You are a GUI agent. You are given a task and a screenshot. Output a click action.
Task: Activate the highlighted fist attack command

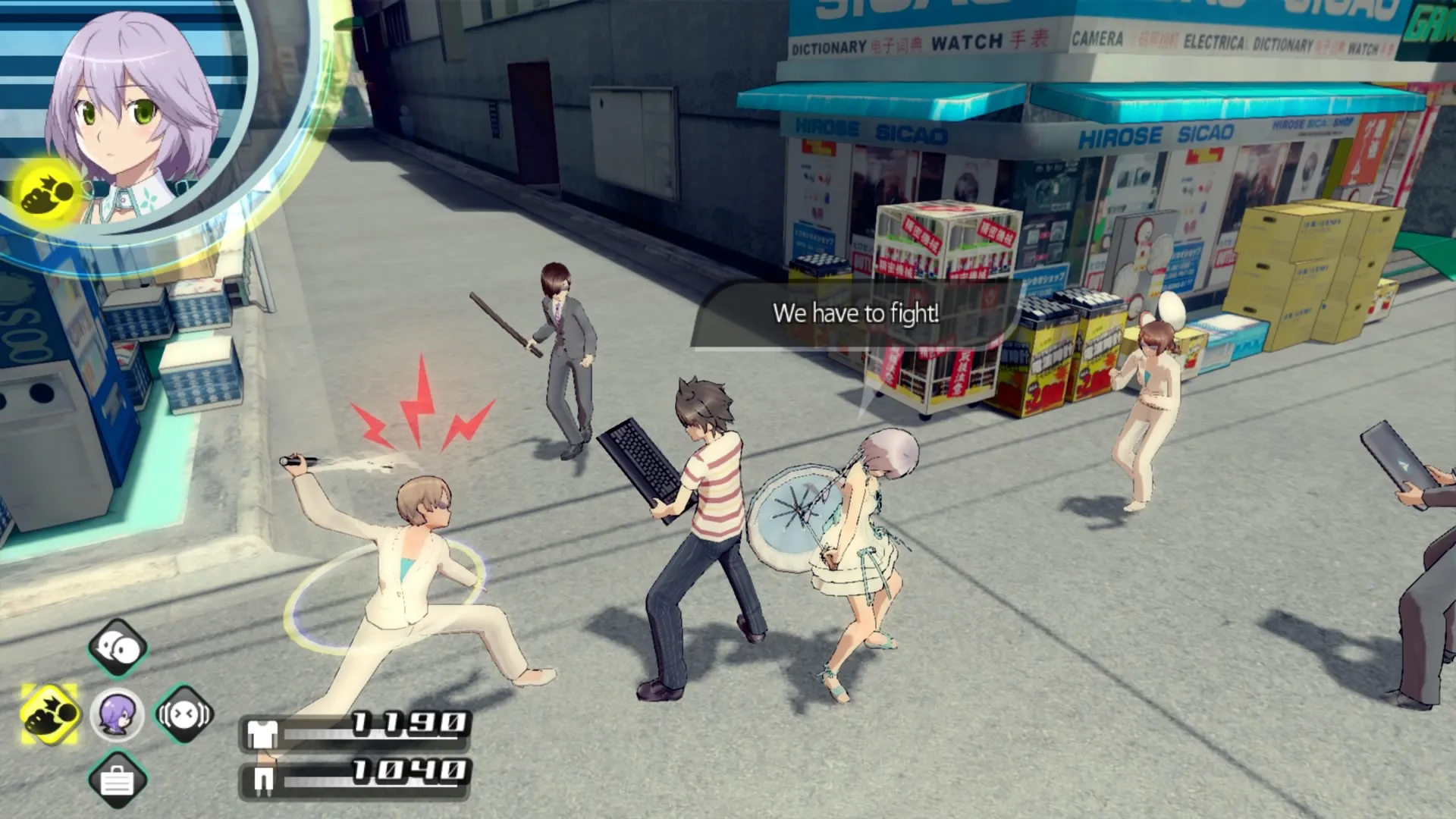(49, 714)
